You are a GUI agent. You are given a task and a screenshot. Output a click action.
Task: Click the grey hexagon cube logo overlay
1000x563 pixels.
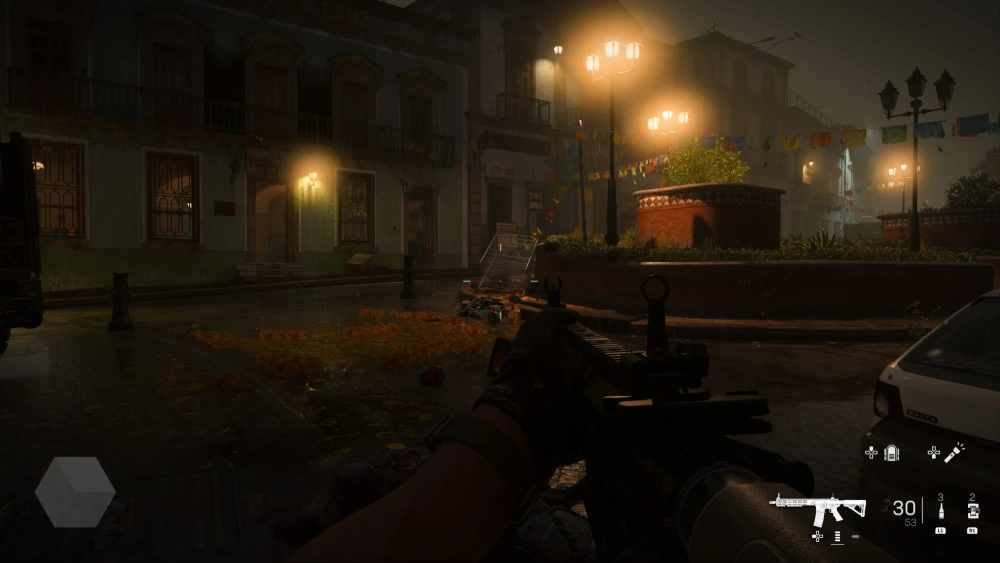click(x=75, y=492)
